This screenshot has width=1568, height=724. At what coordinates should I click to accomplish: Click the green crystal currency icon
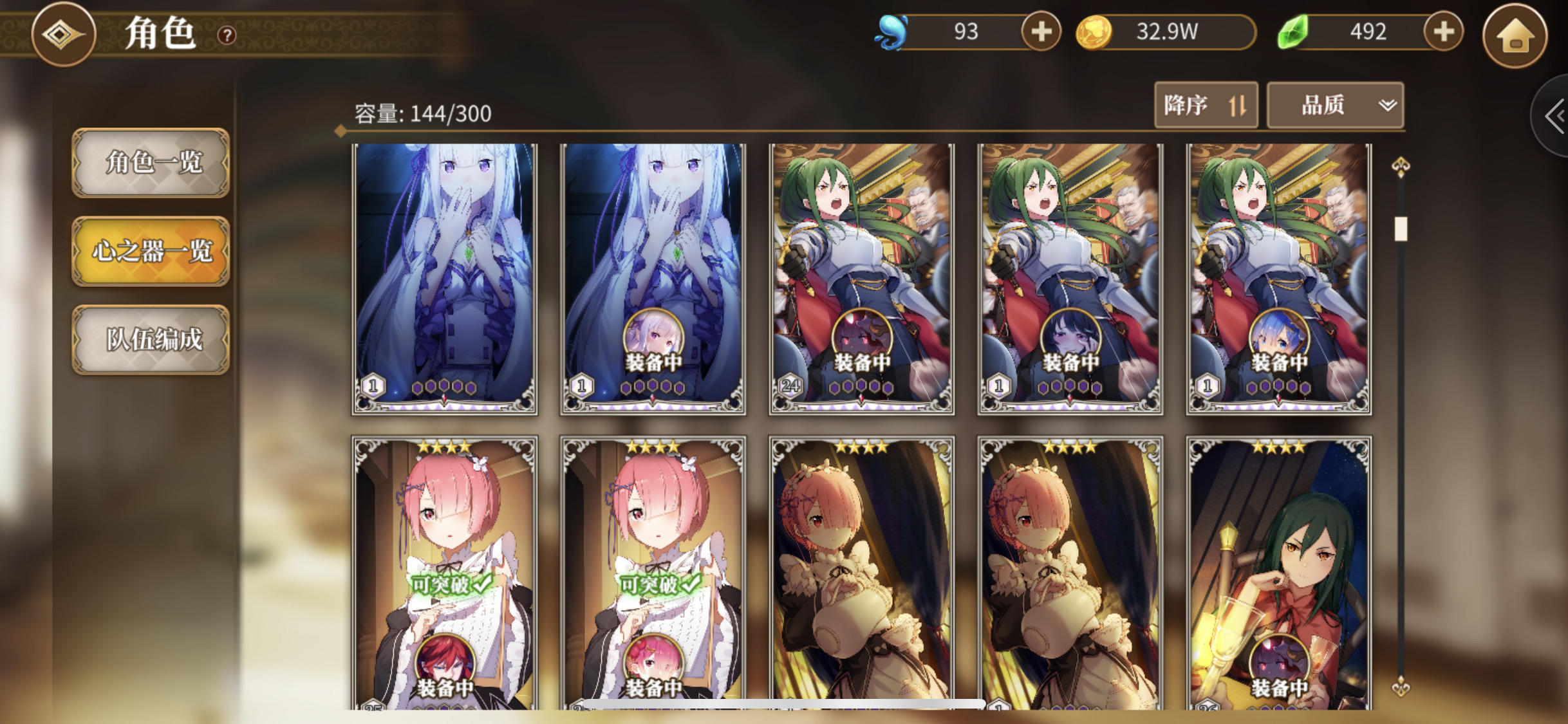point(1291,32)
